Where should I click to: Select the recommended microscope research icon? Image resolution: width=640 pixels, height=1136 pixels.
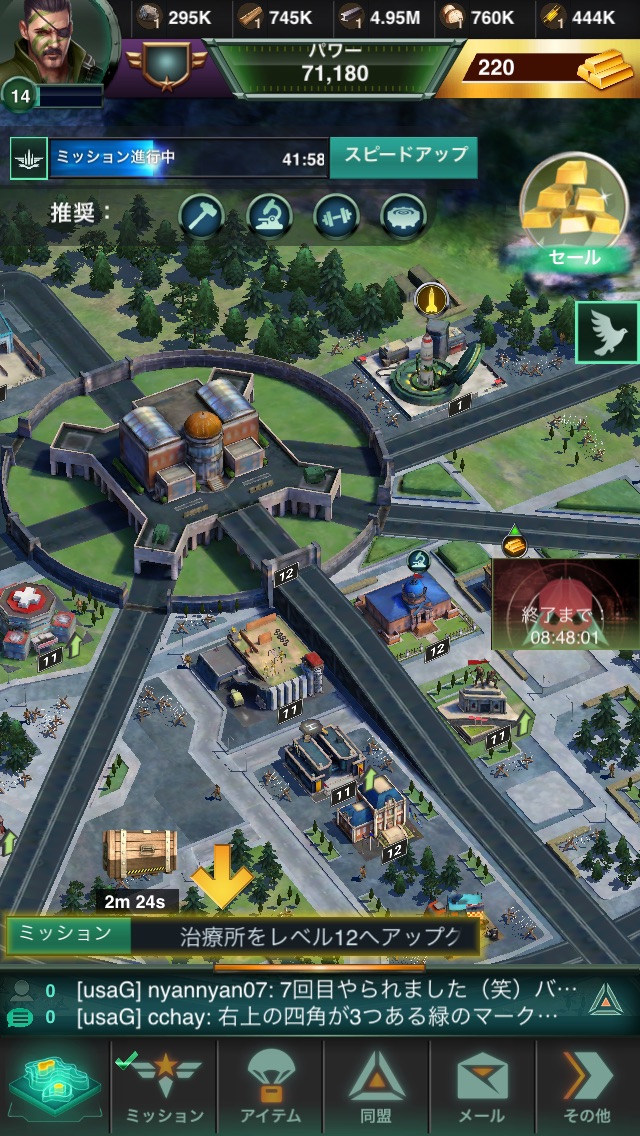click(x=270, y=215)
